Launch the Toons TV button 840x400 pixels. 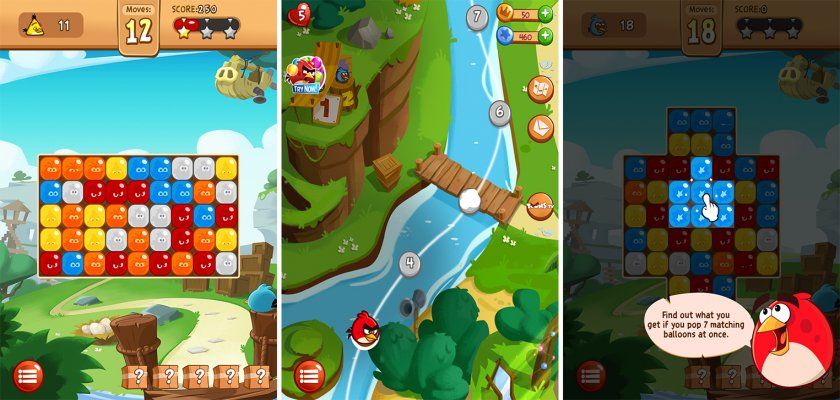pos(540,205)
